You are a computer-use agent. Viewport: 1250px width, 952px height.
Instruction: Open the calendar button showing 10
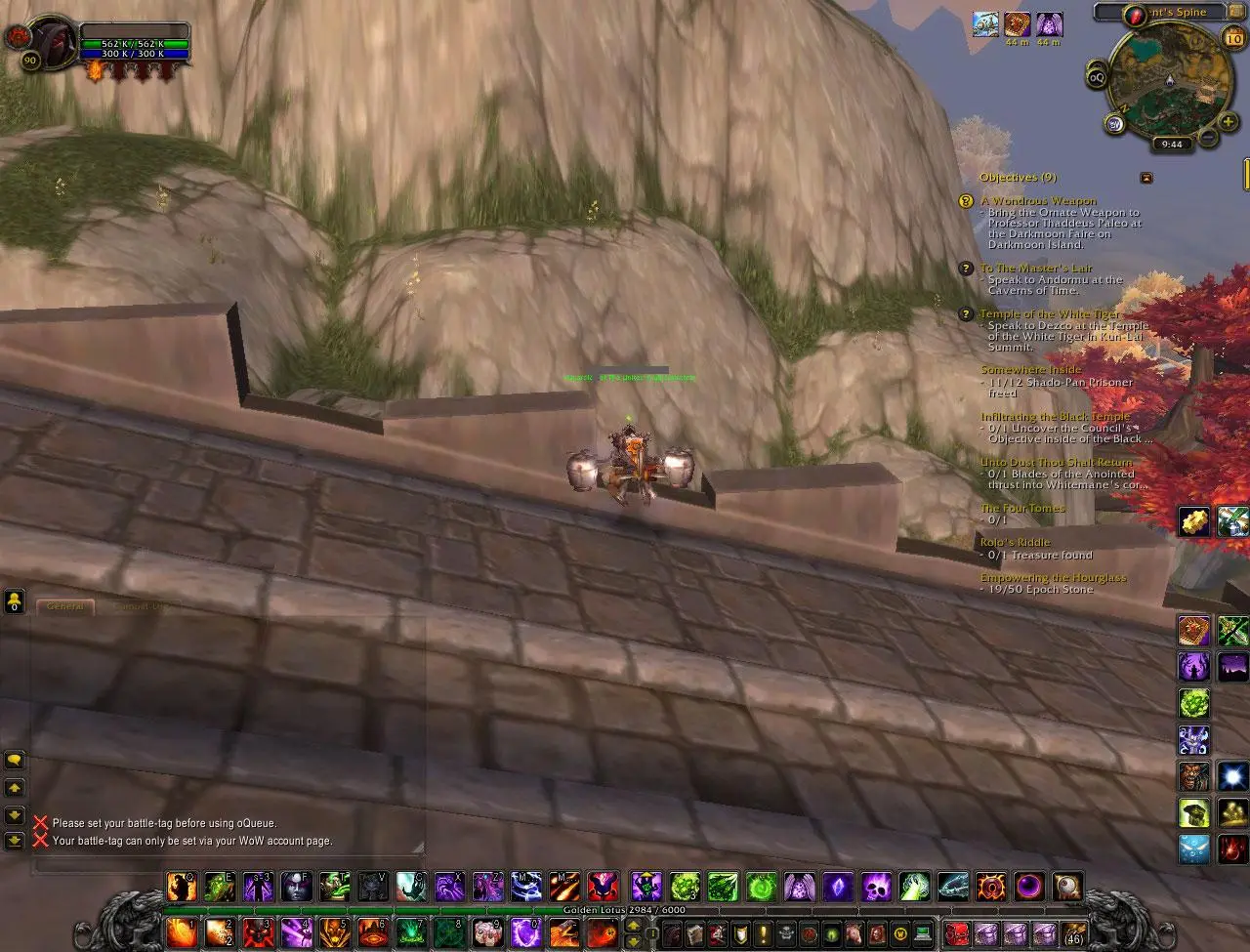1232,39
